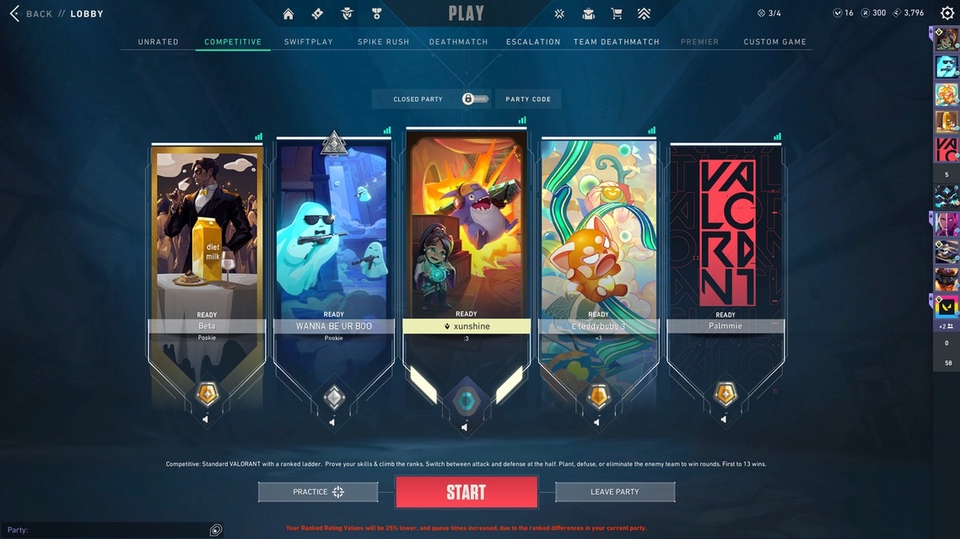This screenshot has height=539, width=960.
Task: View the WANNA BE UR BOO player card
Action: (x=333, y=240)
